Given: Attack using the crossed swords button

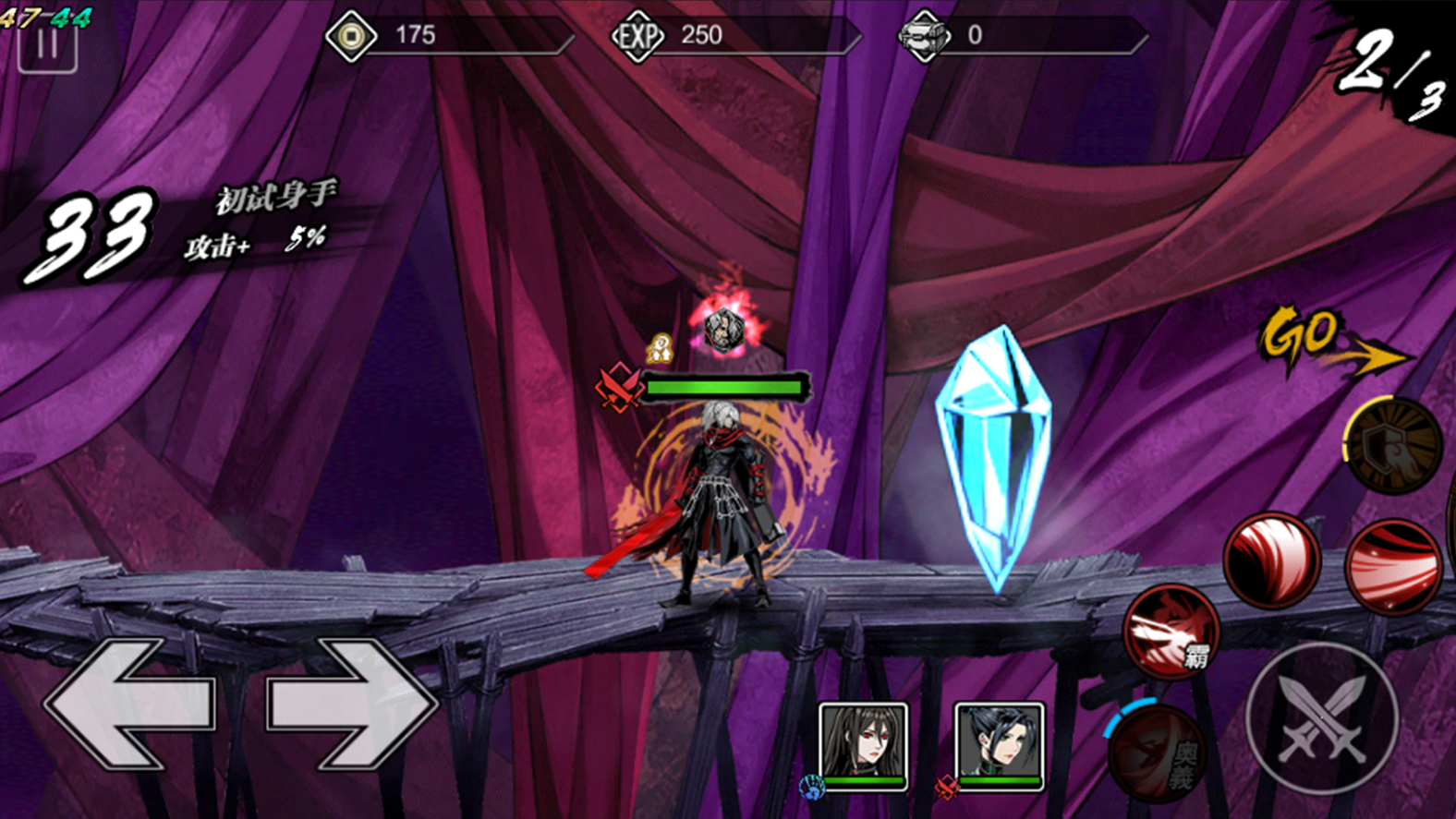Looking at the screenshot, I should [x=1322, y=717].
